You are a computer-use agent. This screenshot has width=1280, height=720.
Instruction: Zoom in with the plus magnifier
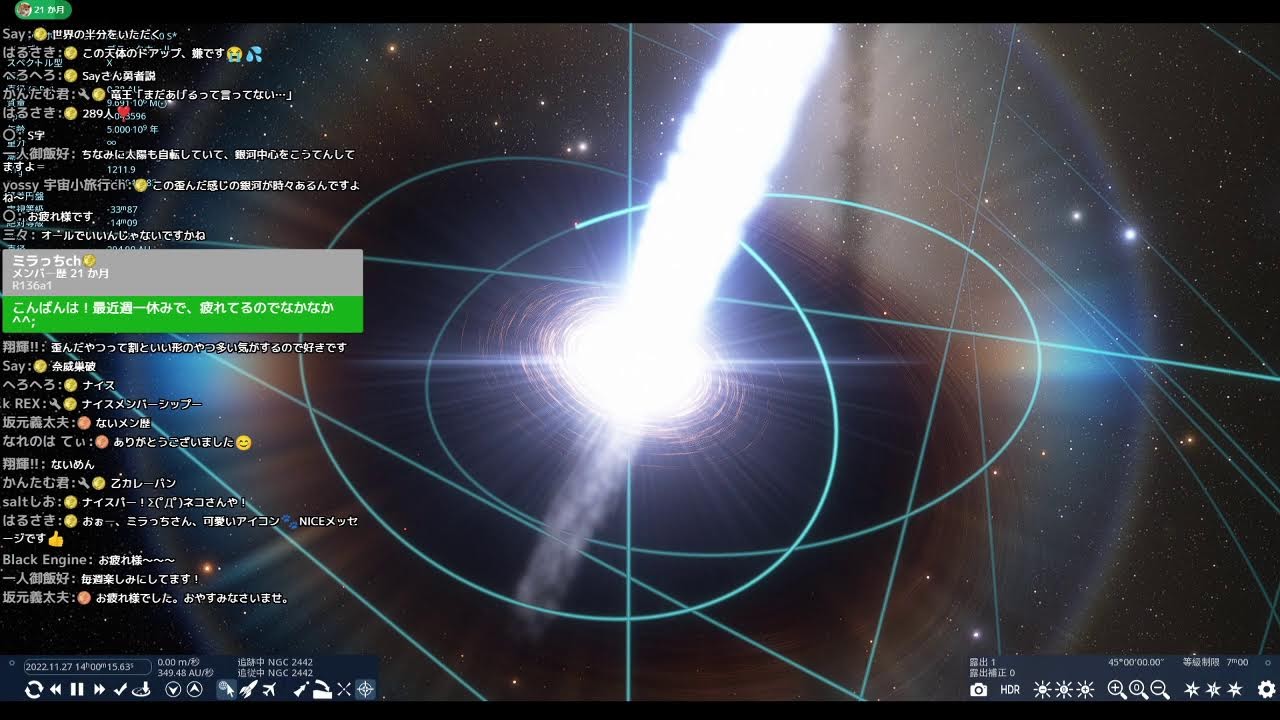[1117, 689]
